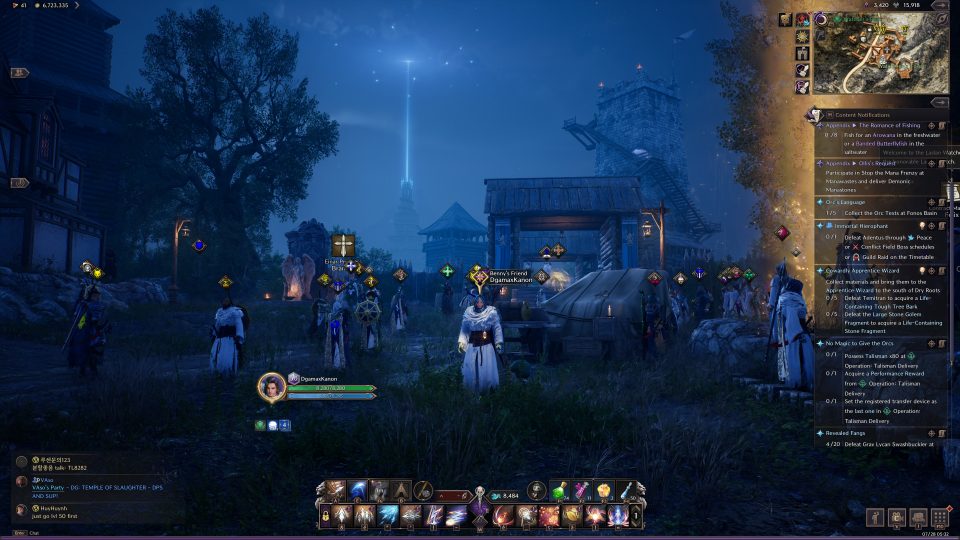The width and height of the screenshot is (960, 540).
Task: Open the No Magic to Give the Orcs quest
Action: (862, 343)
